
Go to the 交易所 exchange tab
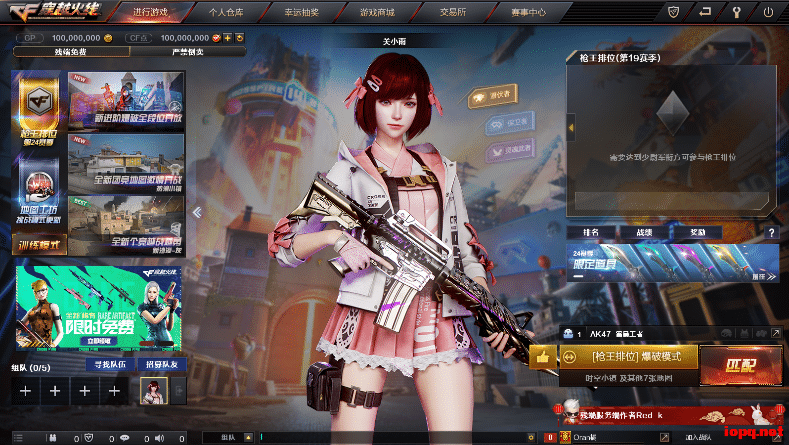447,12
